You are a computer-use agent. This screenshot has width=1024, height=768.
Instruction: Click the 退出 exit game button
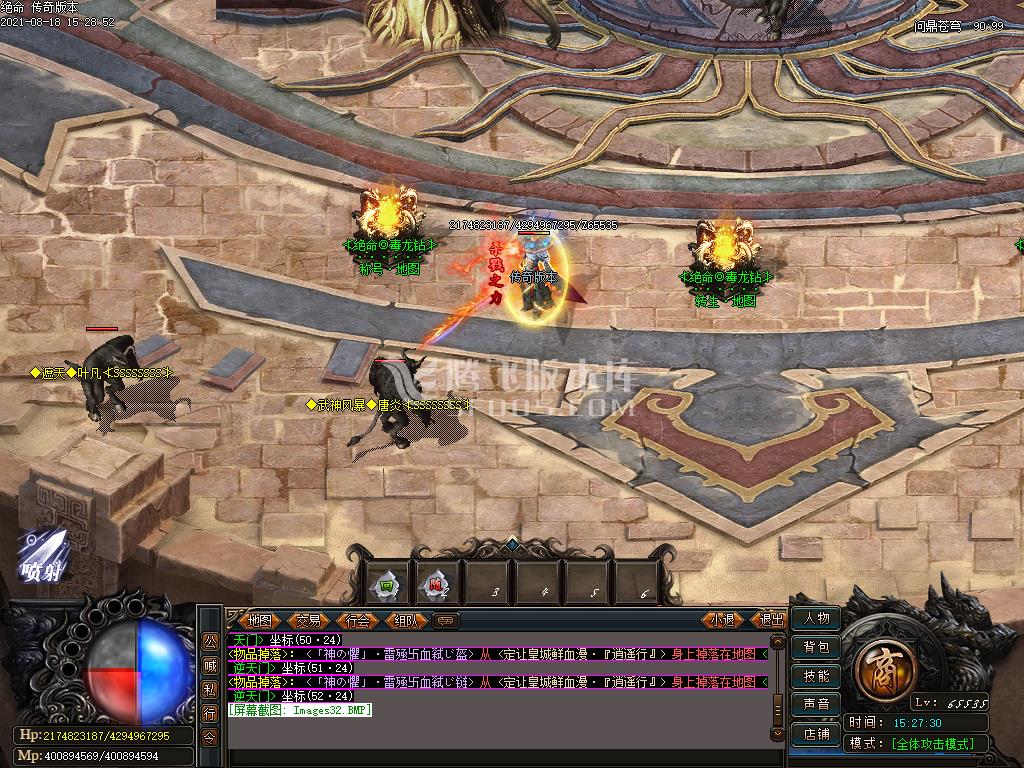771,620
